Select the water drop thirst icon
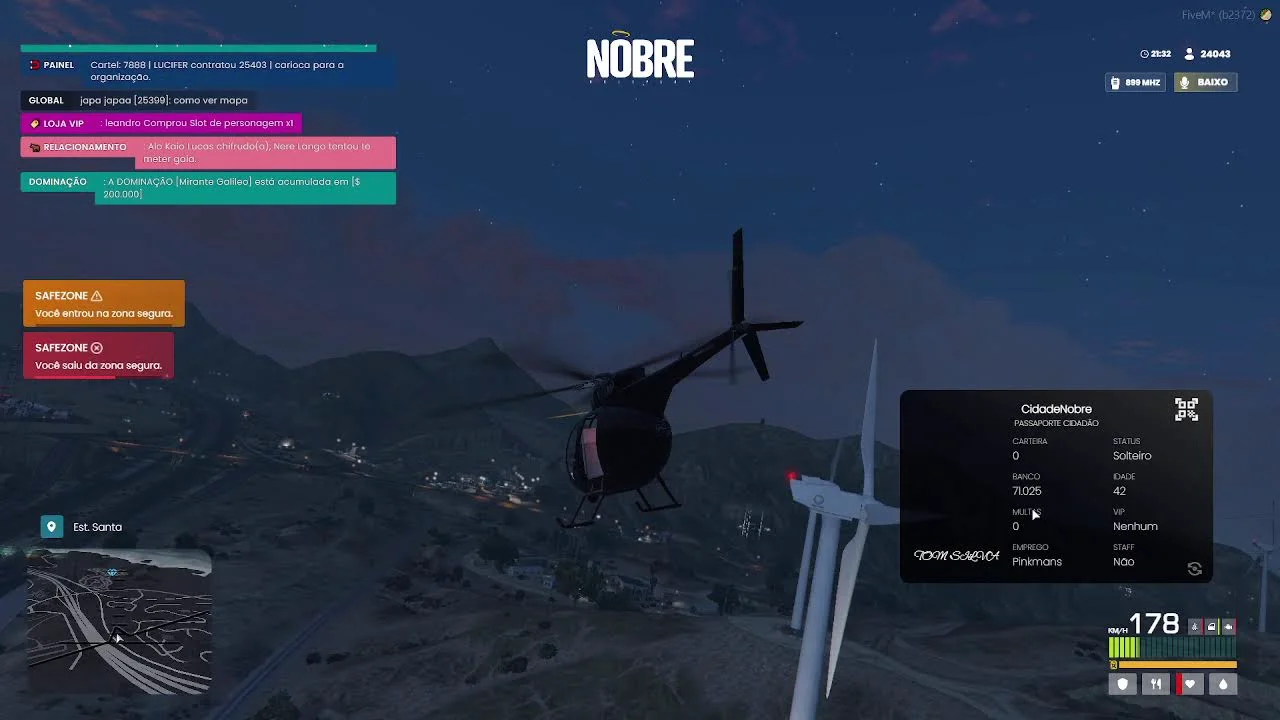Screen dimensions: 1280x720 click(1222, 684)
